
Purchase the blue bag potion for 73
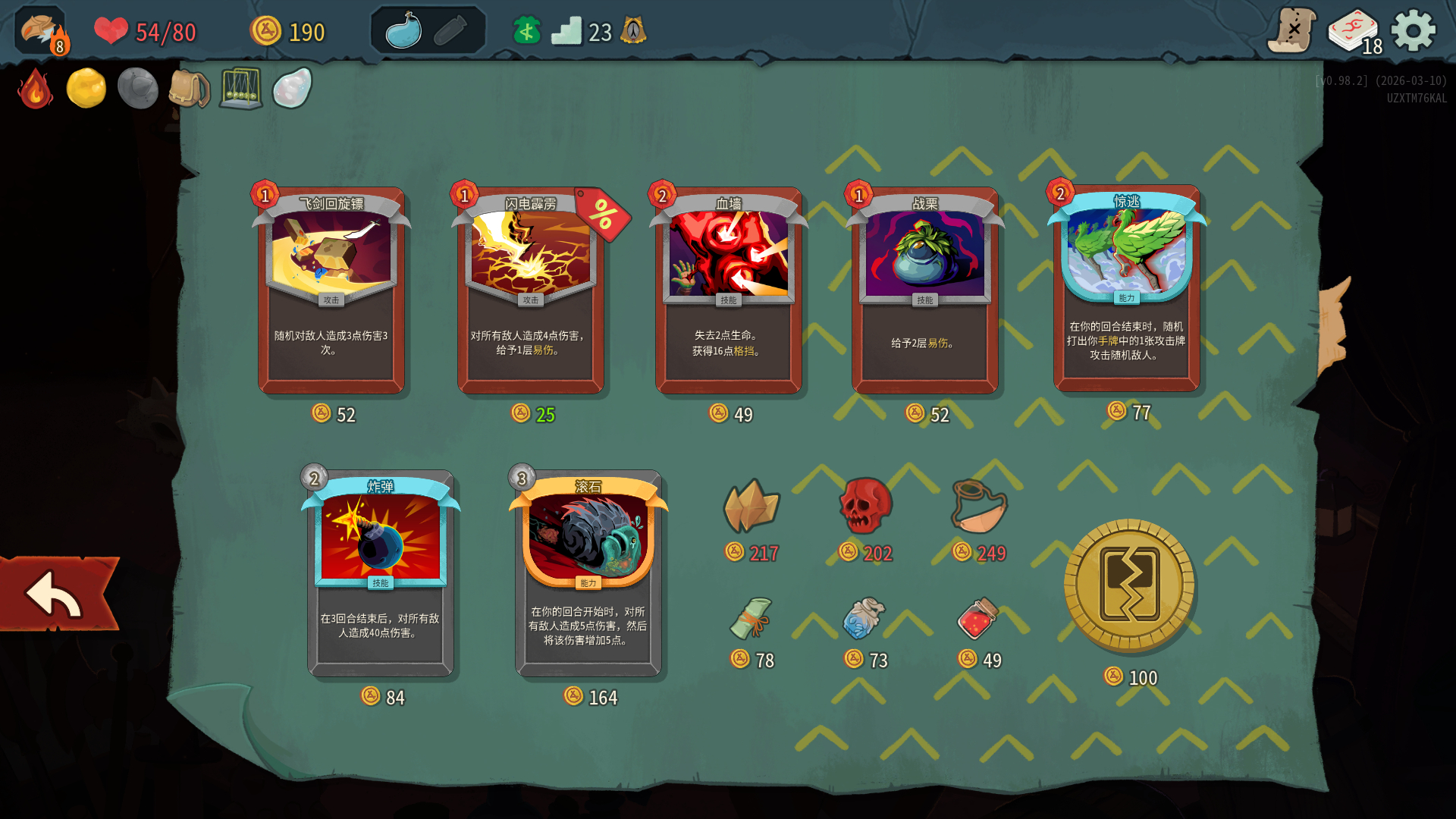864,619
